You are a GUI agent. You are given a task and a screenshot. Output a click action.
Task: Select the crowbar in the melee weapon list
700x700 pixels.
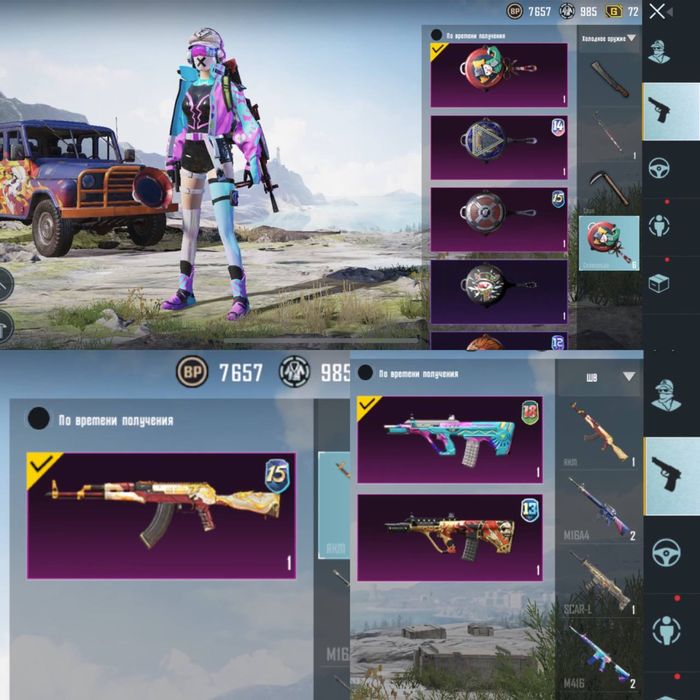[609, 133]
